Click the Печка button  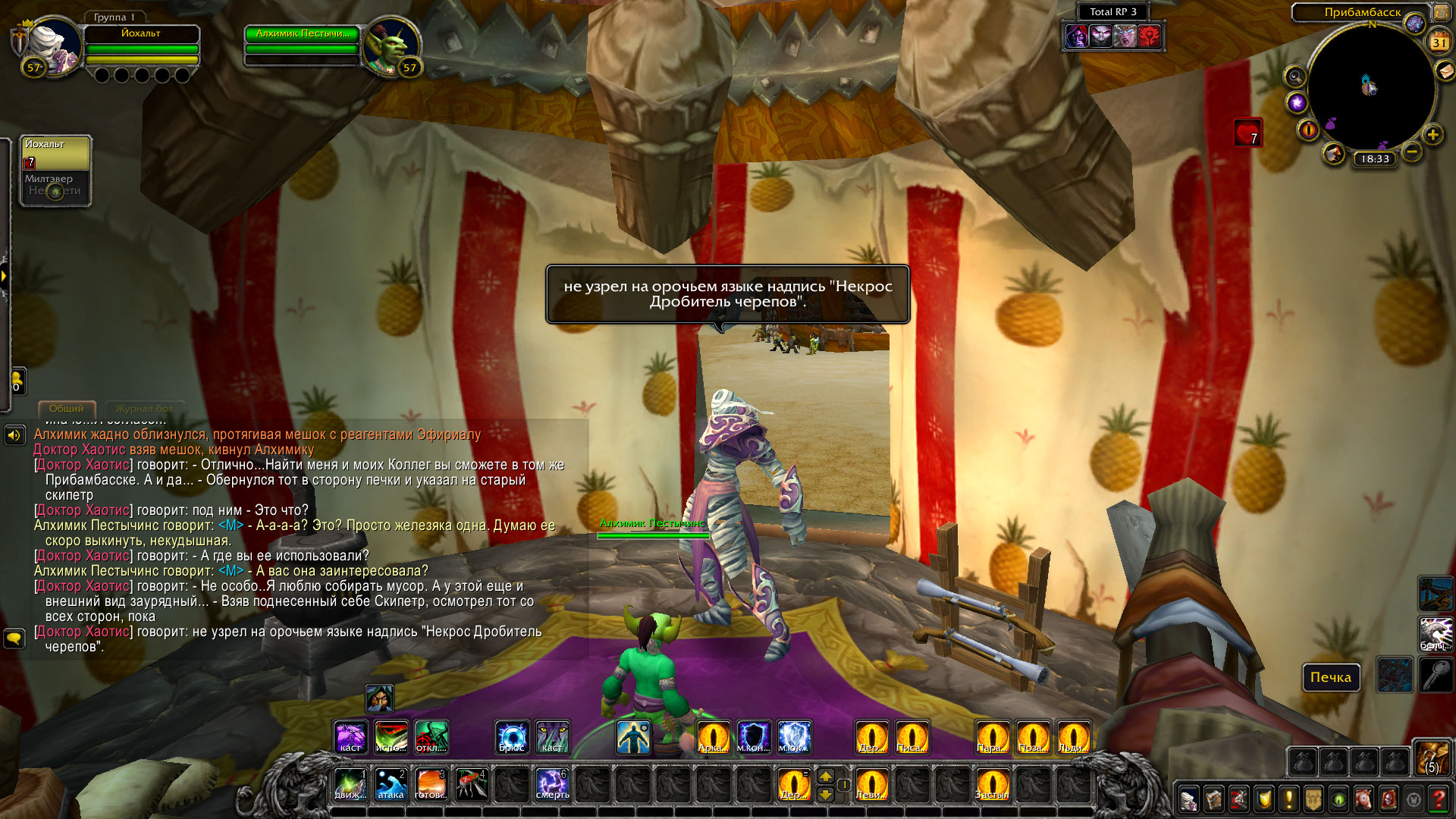pos(1330,677)
